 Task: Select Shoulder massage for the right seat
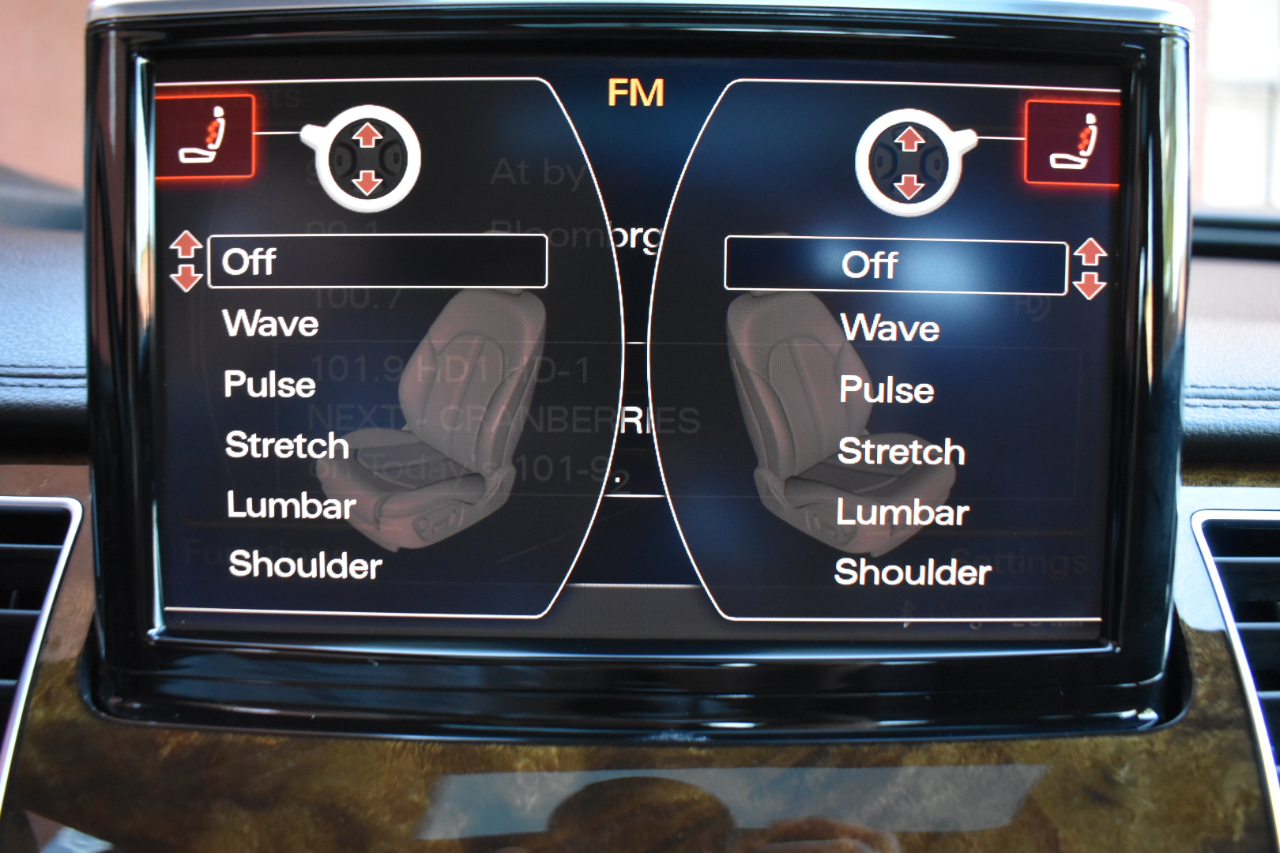[x=913, y=572]
